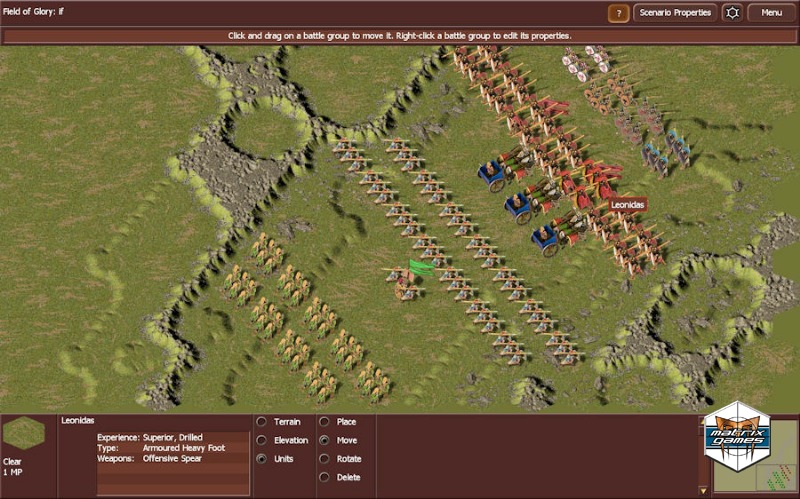Choose the Elevation editing mode
Screen dimensions: 800x499
[x=262, y=440]
